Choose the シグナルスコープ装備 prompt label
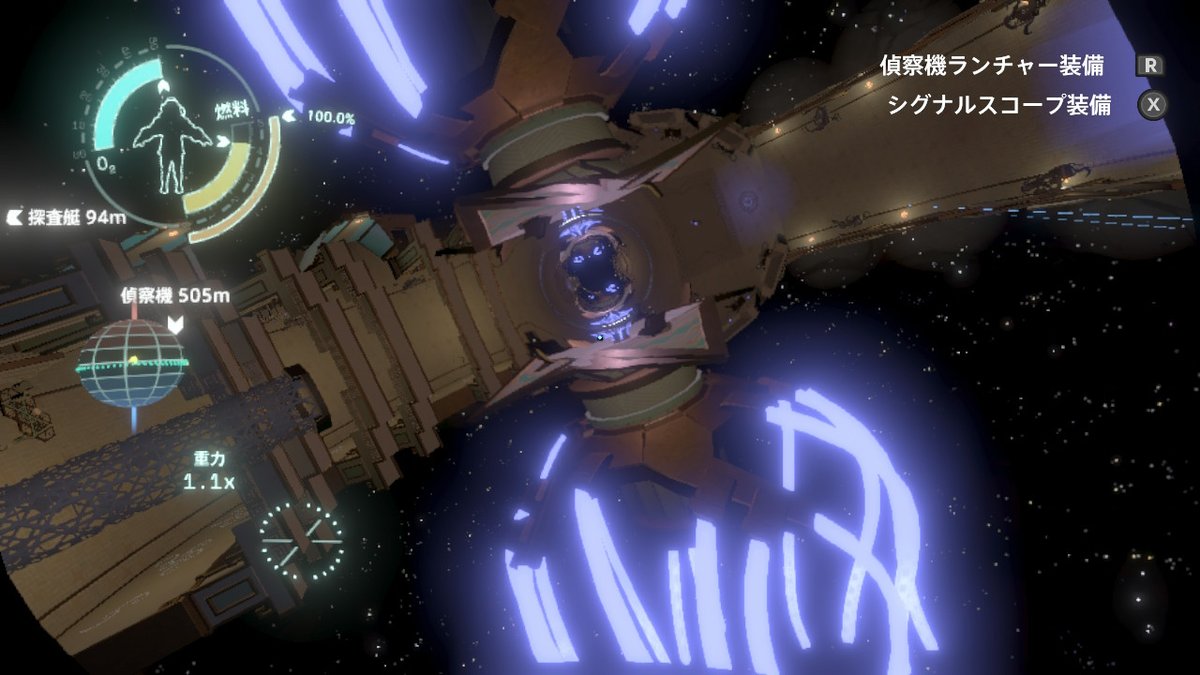This screenshot has height=675, width=1200. pos(998,105)
